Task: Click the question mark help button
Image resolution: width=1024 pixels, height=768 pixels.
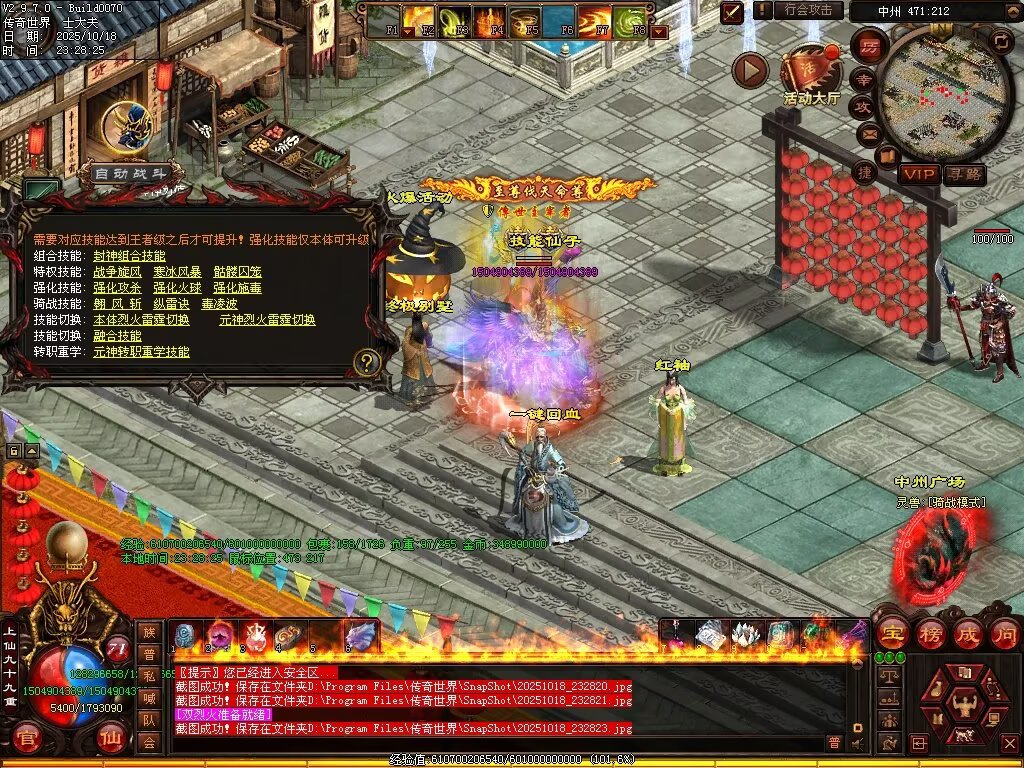Action: coord(367,362)
